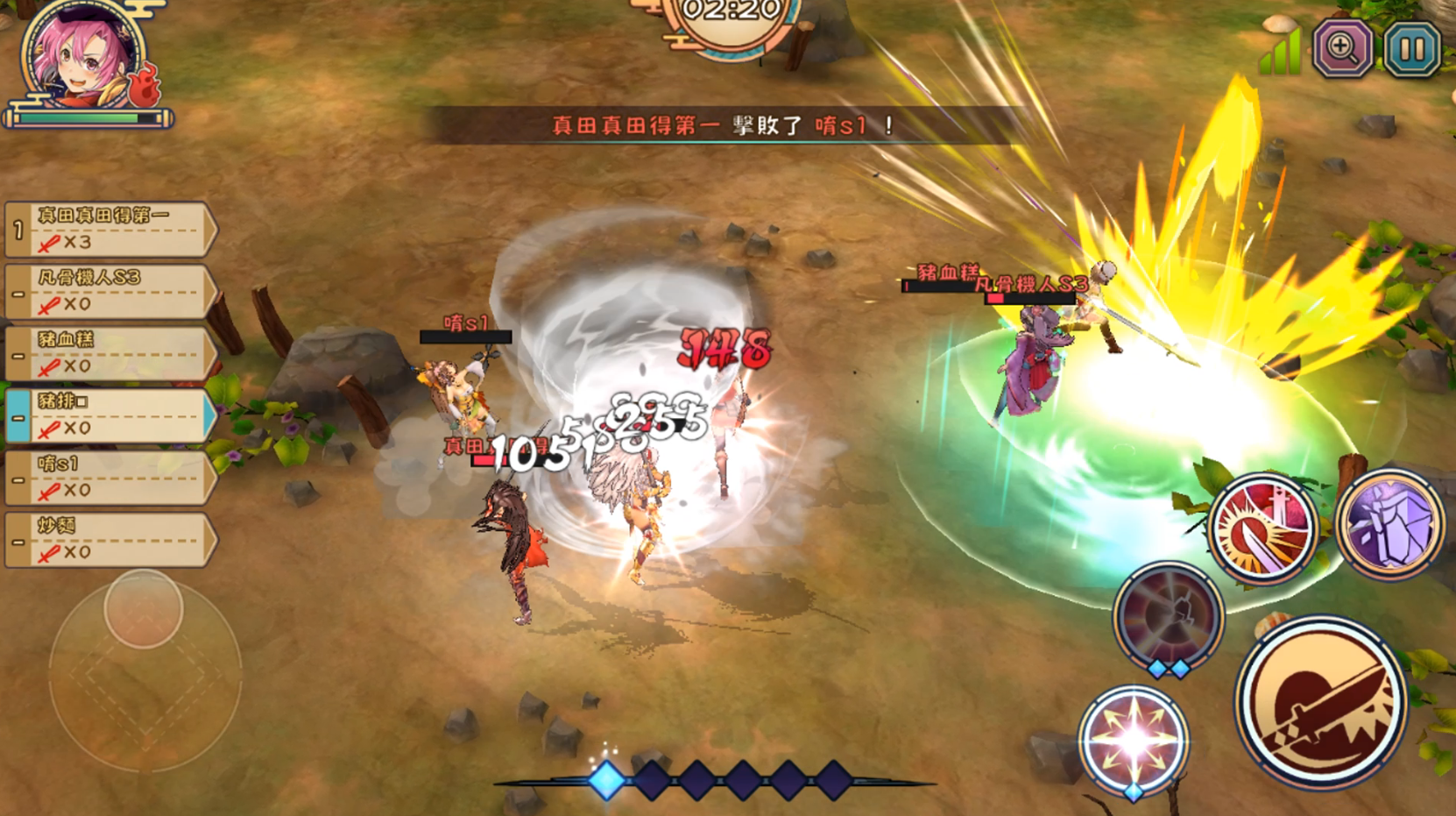Tap the magnifying glass zoom button
This screenshot has width=1456, height=816.
(x=1342, y=50)
